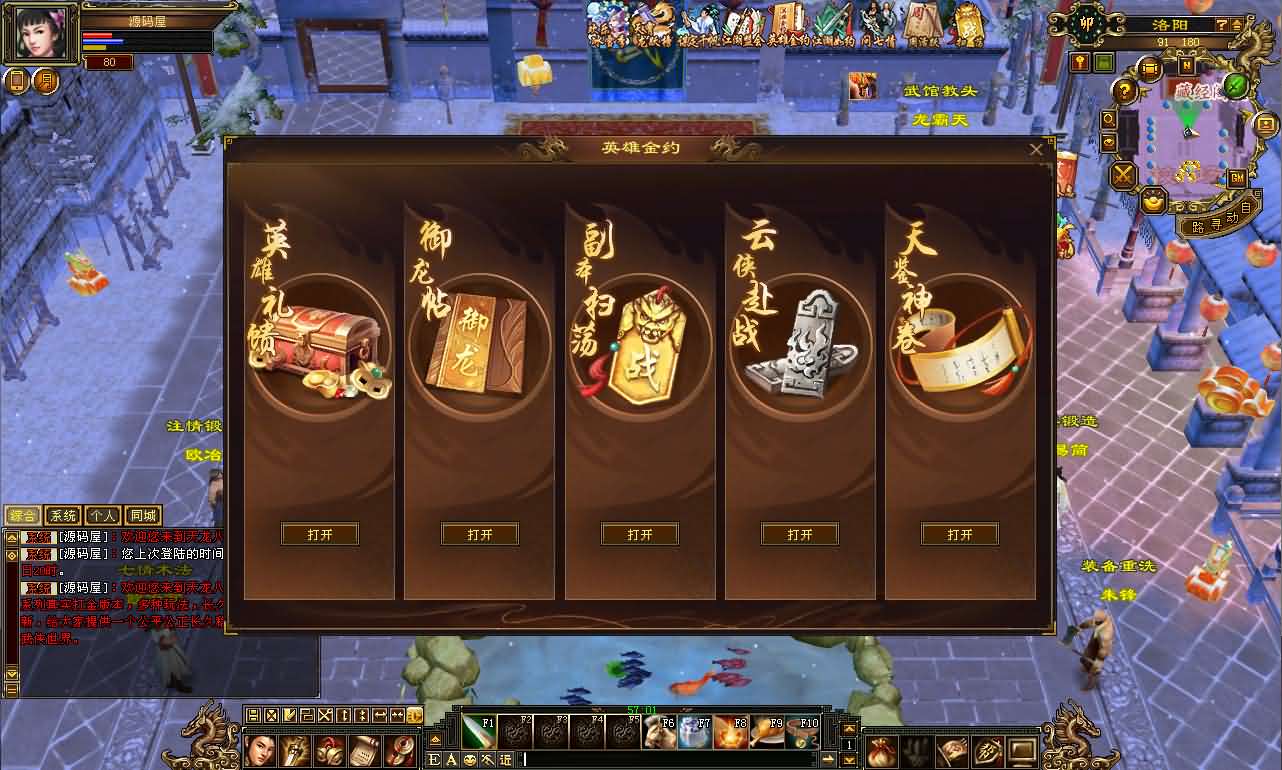Click the smiley emoticon icon in the chat bar
This screenshot has width=1282, height=770.
pos(469,758)
